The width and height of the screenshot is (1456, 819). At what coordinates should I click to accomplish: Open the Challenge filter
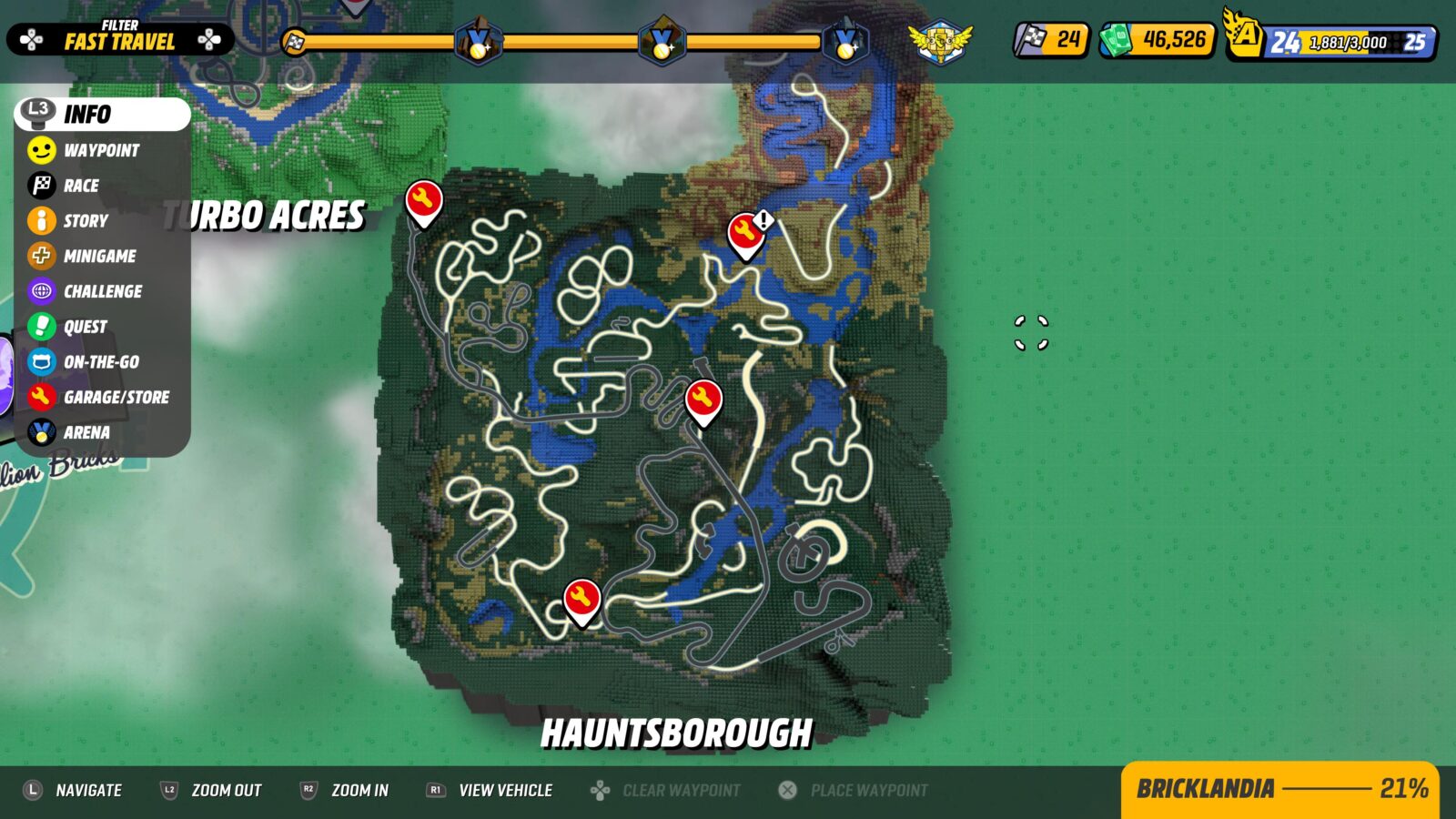pos(38,291)
